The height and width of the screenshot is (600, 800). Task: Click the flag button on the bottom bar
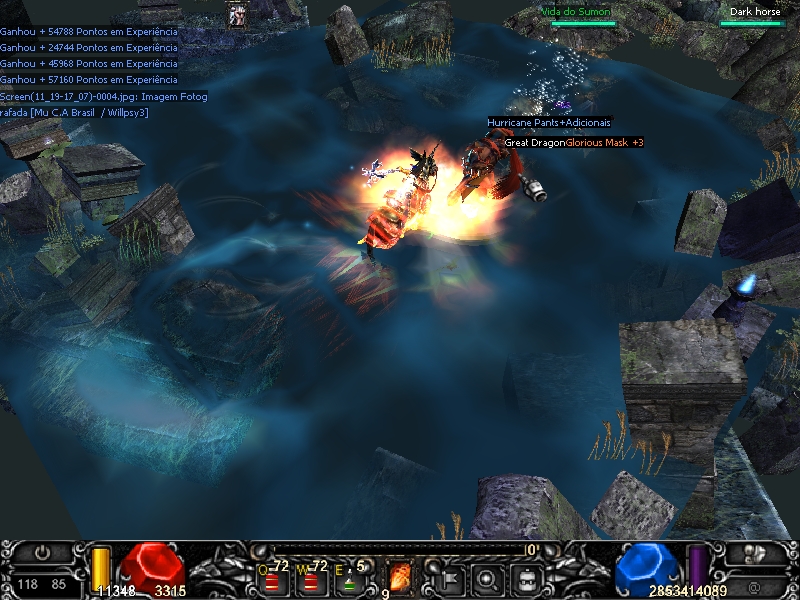(450, 577)
